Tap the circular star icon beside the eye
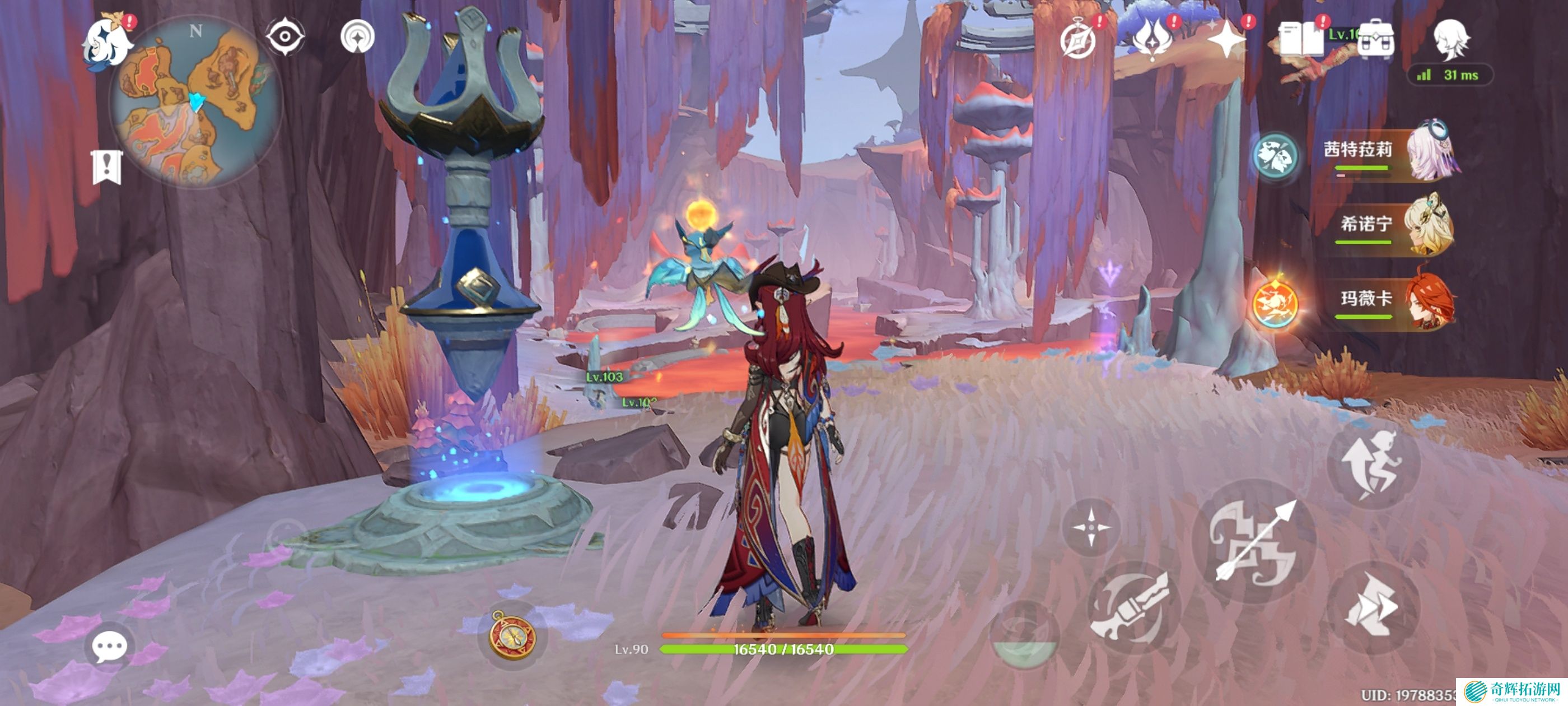This screenshot has height=706, width=1568. 357,37
